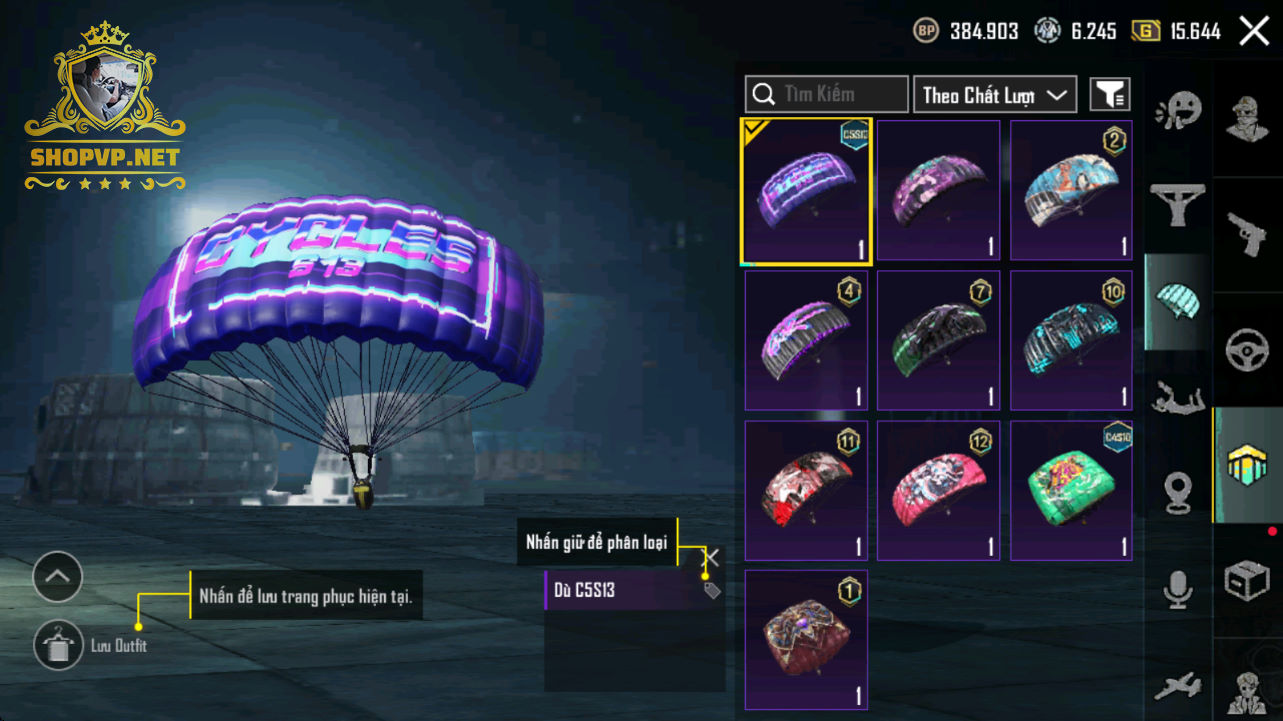
Task: Select the parachute with badge 4
Action: (x=806, y=340)
